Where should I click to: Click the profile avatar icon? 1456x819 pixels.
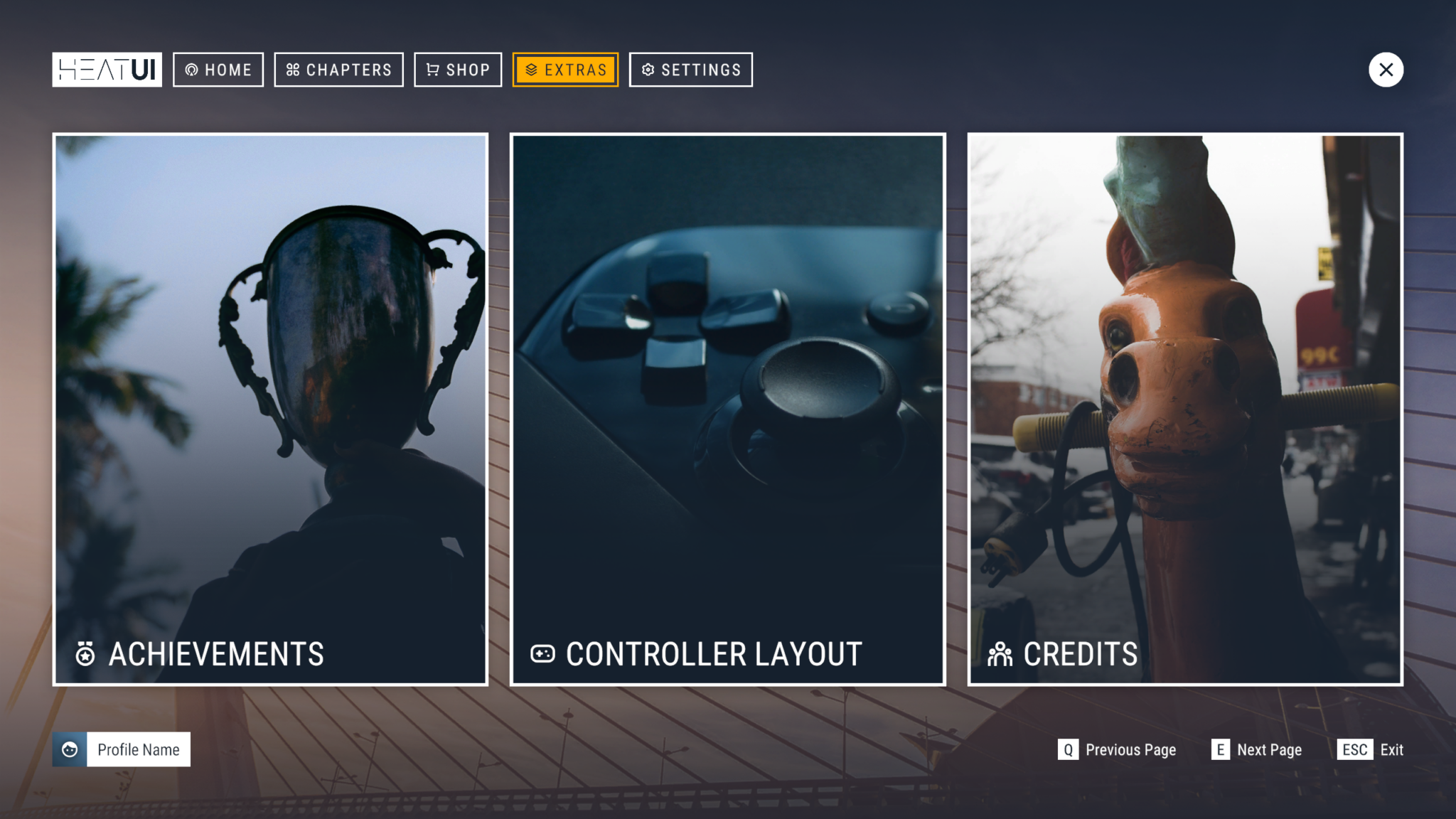pos(69,749)
